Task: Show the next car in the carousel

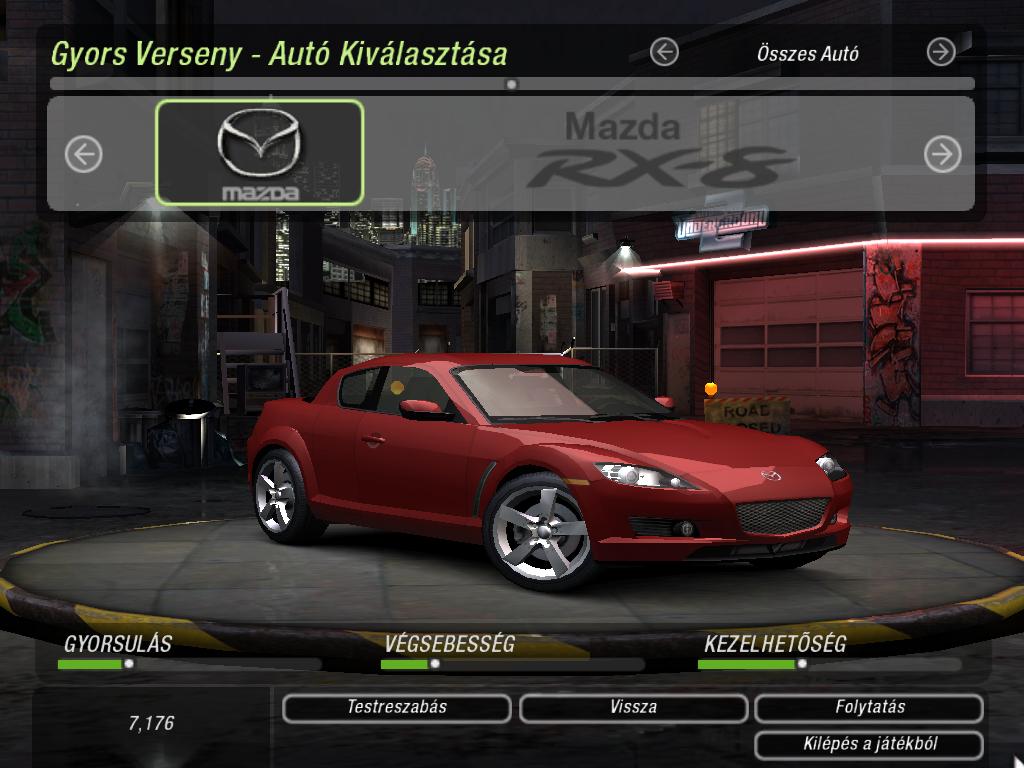Action: 942,154
